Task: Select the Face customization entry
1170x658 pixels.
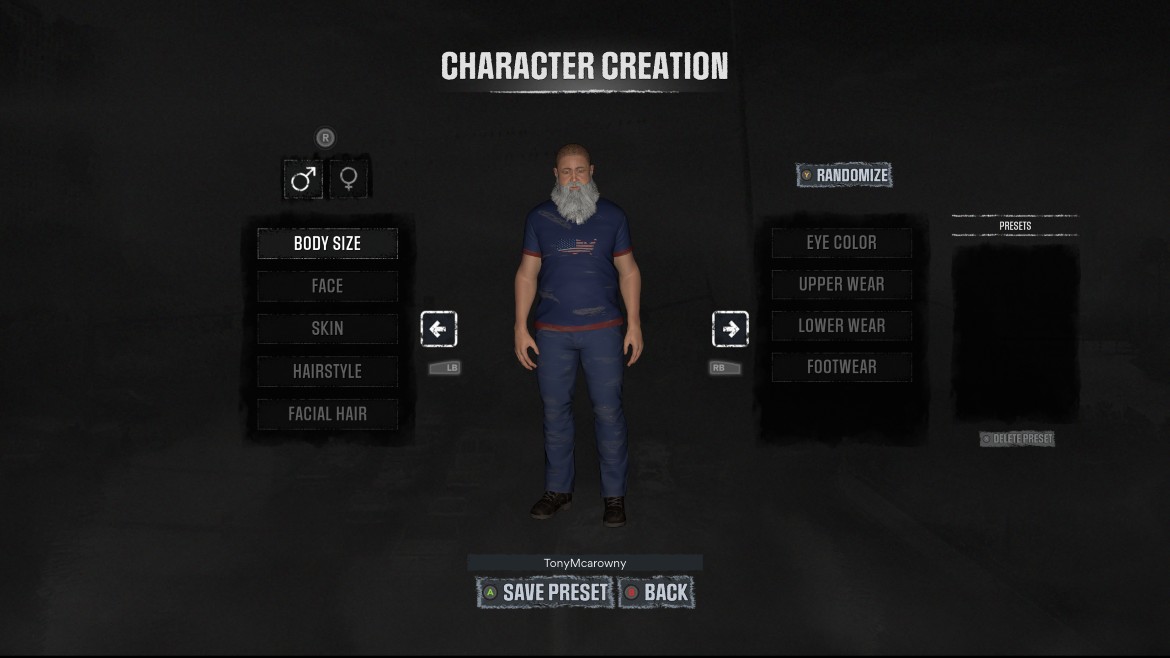Action: [327, 286]
